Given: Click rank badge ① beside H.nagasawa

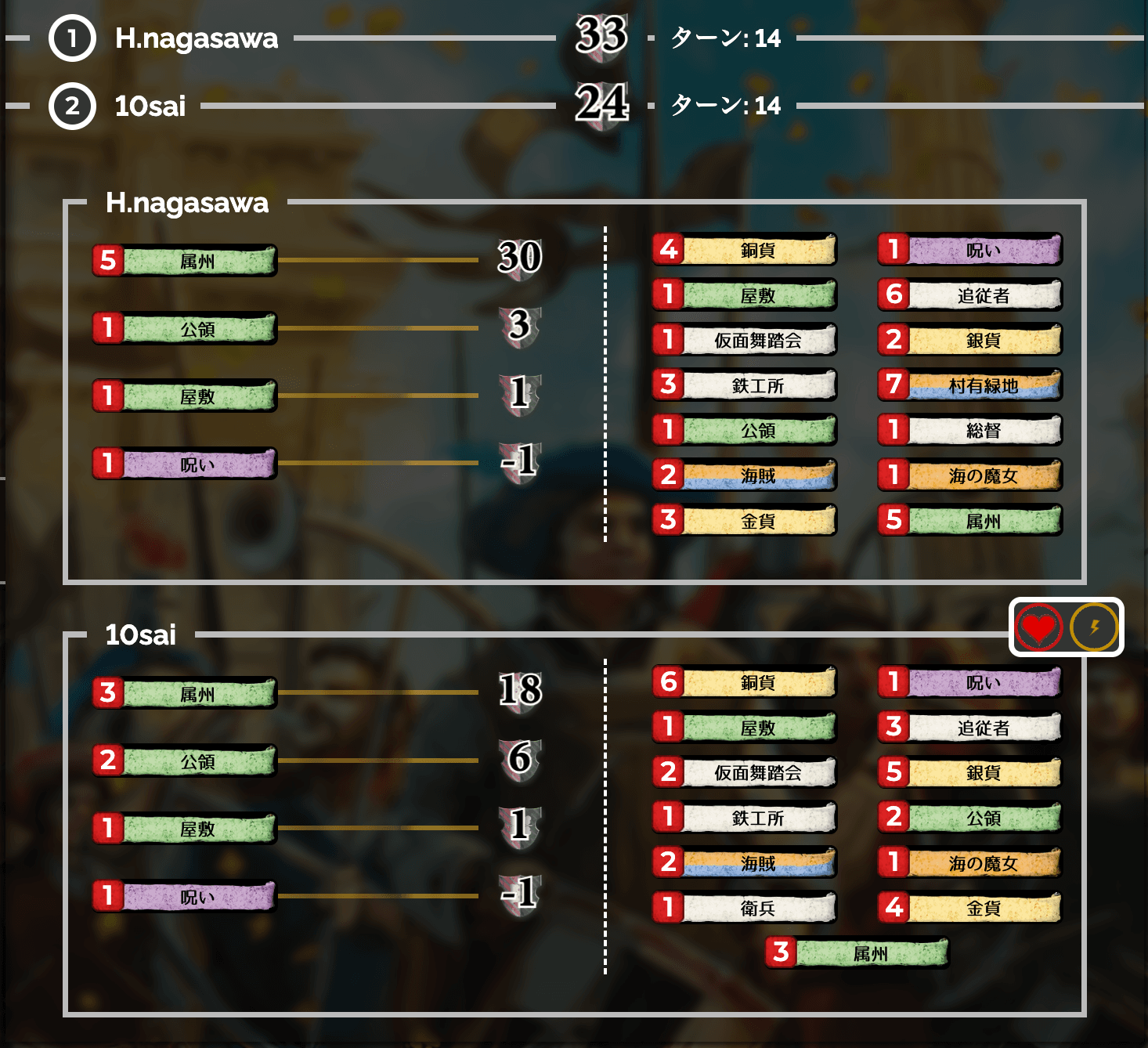Looking at the screenshot, I should (73, 37).
